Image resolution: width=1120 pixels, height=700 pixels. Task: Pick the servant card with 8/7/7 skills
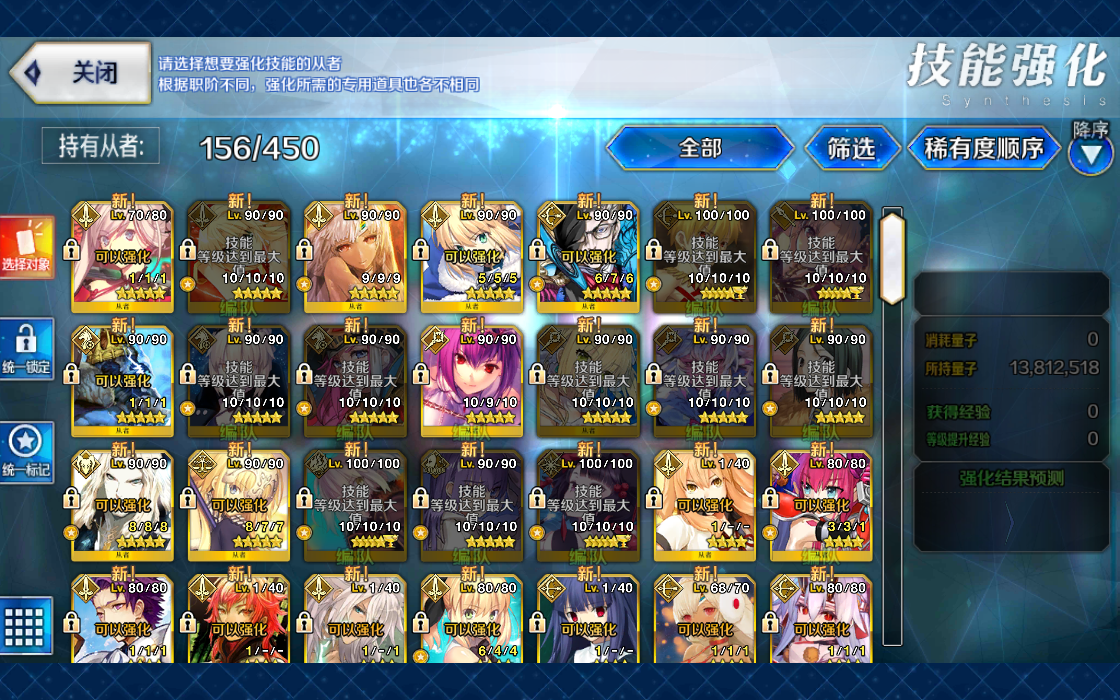pos(238,505)
